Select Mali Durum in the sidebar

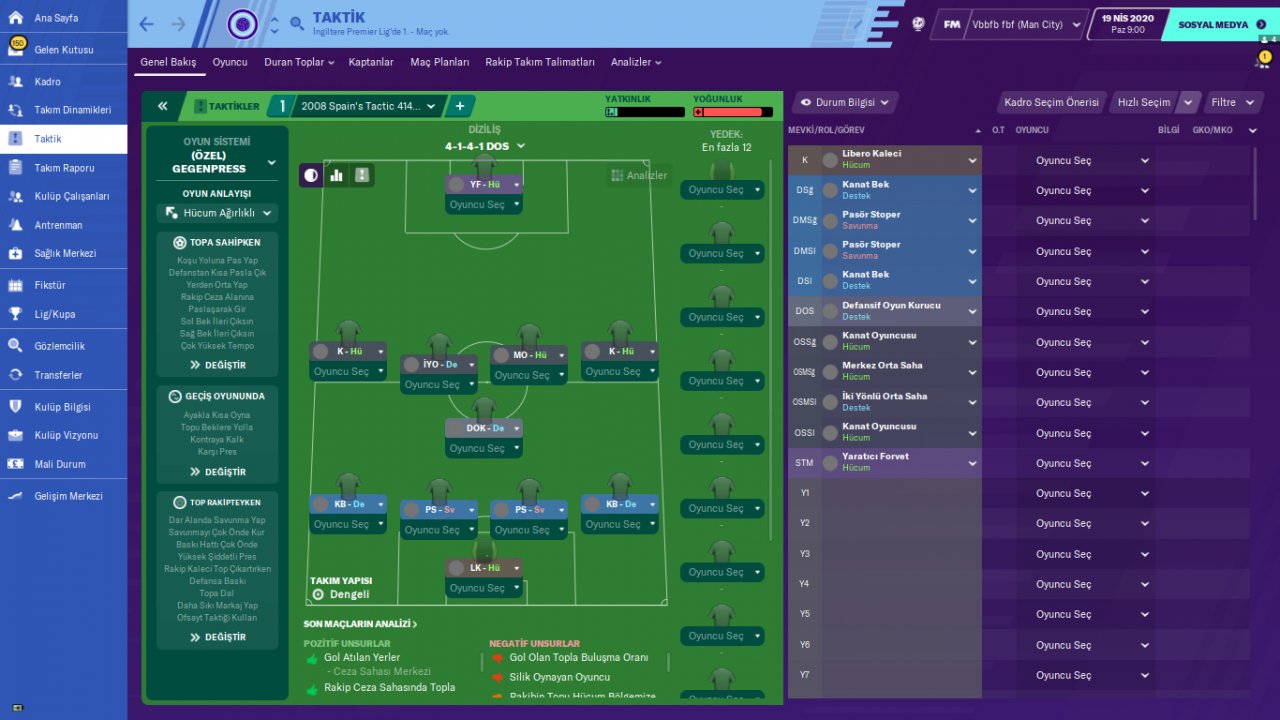click(60, 464)
